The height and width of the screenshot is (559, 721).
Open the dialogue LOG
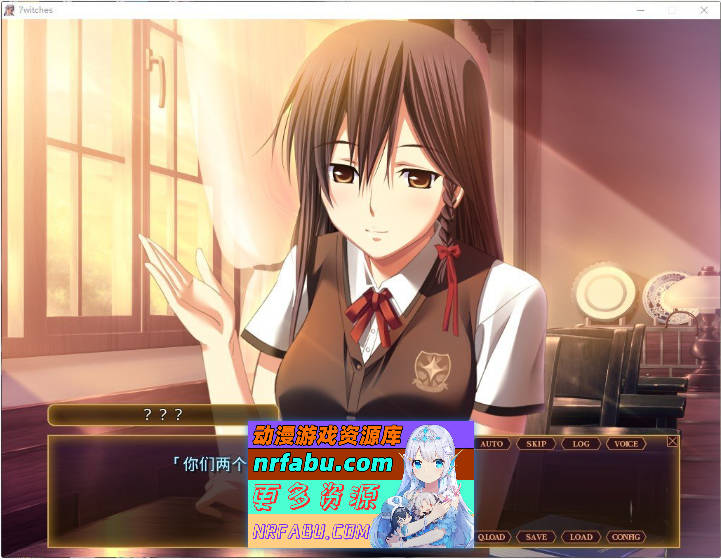[581, 443]
